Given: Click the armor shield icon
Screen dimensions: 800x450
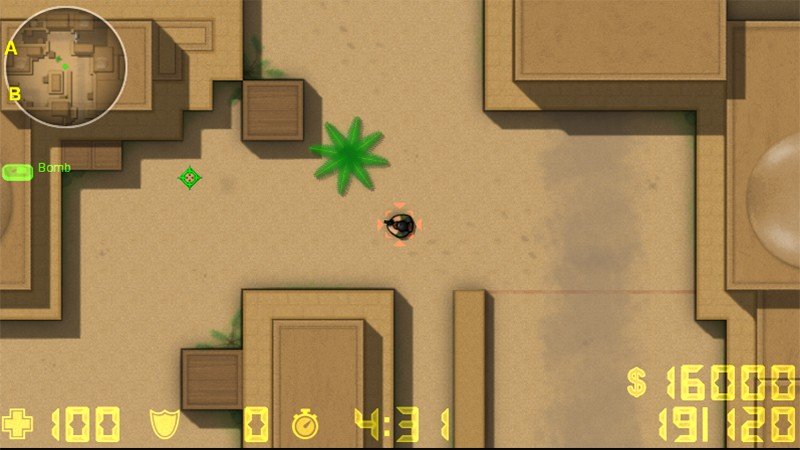Looking at the screenshot, I should click(x=164, y=424).
